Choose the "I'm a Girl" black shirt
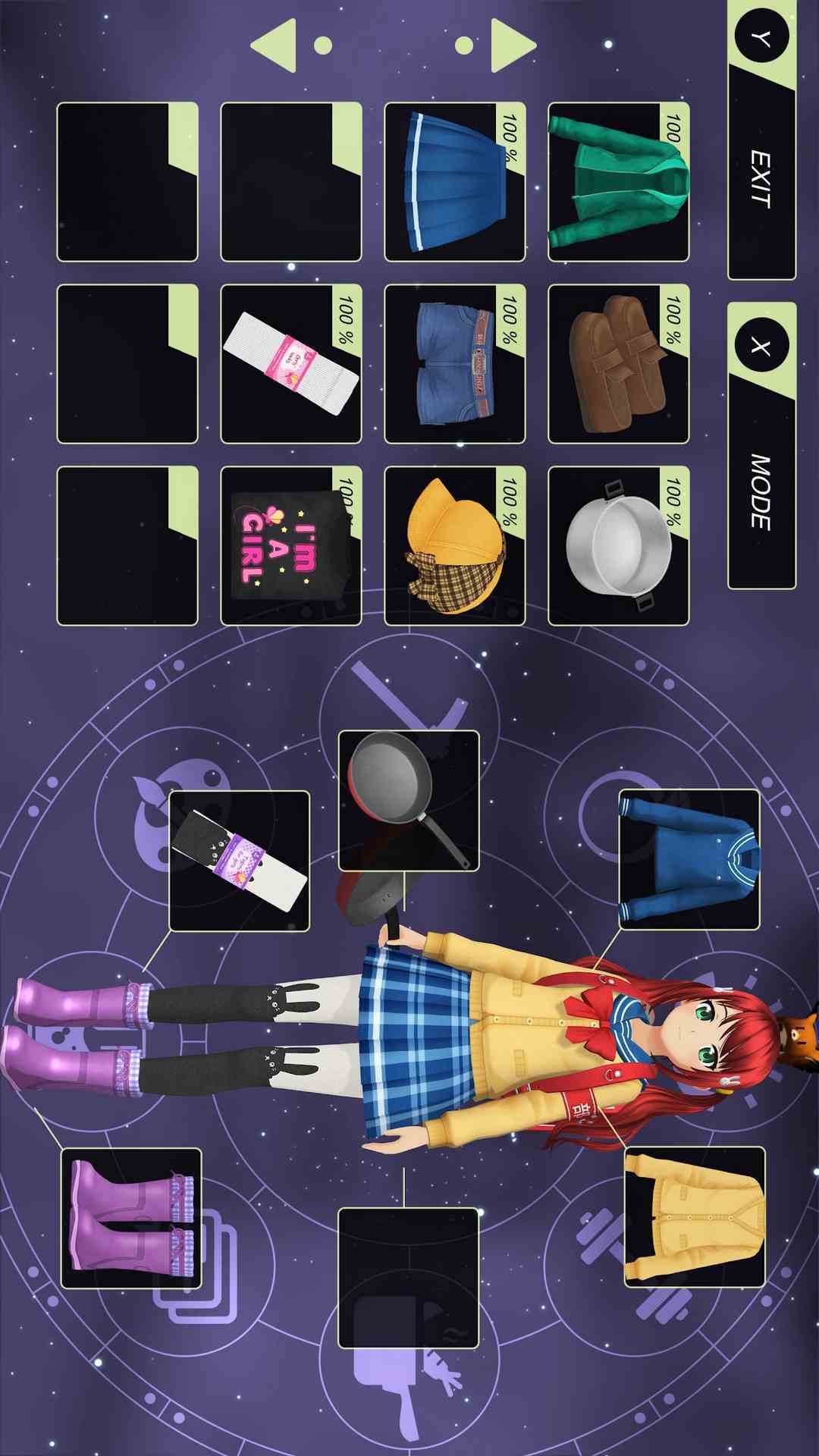Screen dimensions: 819x1456 [290, 546]
